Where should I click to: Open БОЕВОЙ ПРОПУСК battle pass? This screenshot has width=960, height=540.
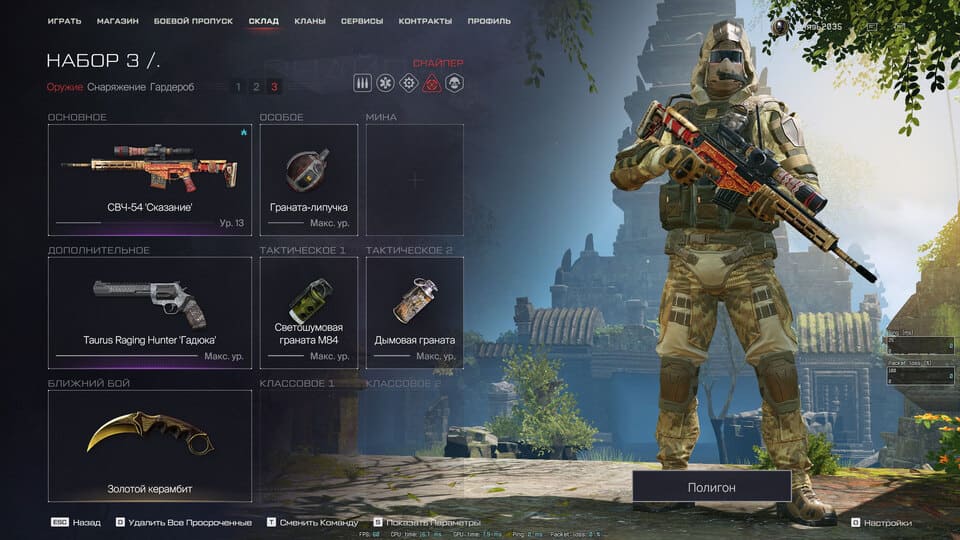193,21
